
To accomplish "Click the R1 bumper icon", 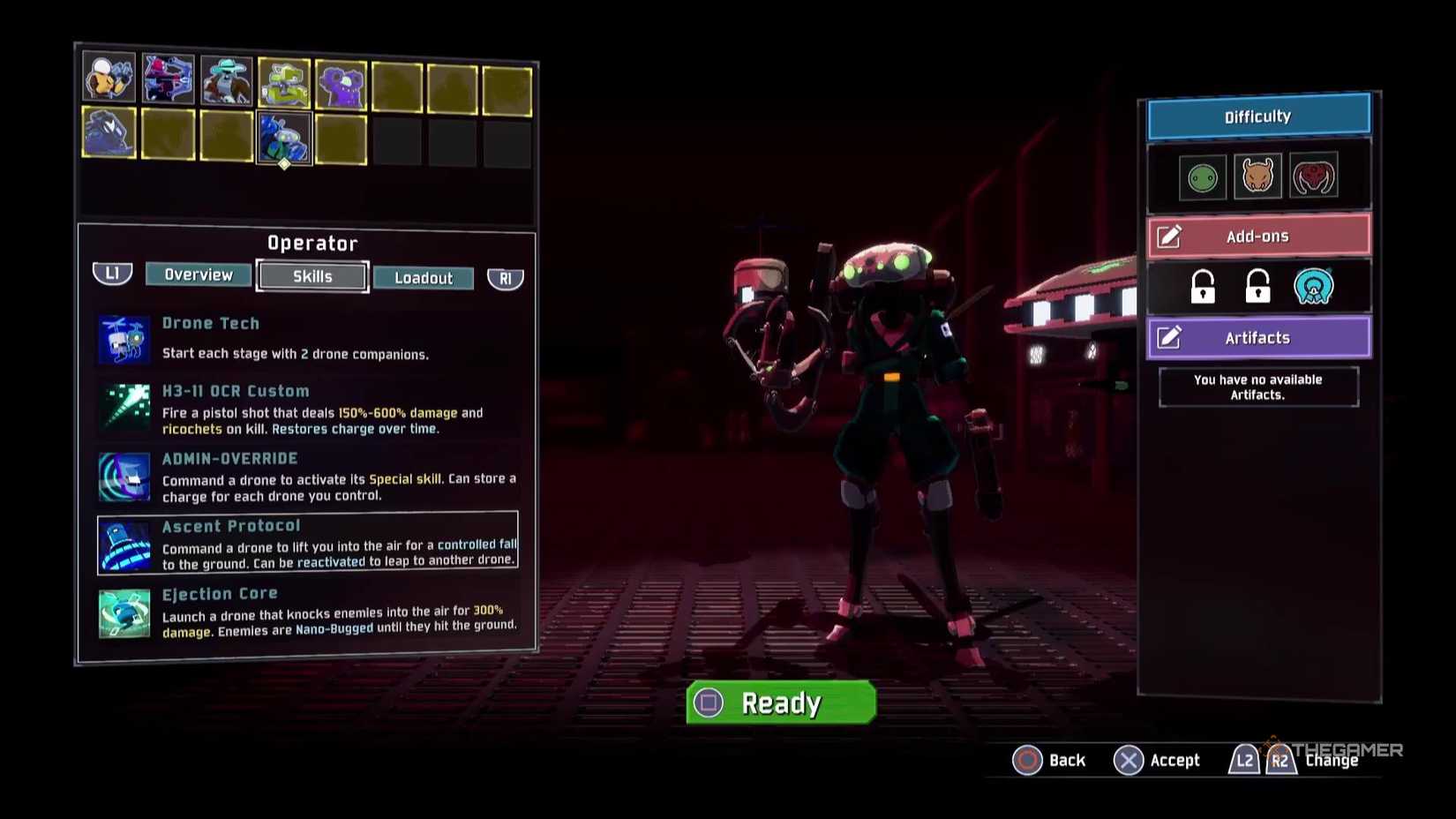I will point(505,277).
